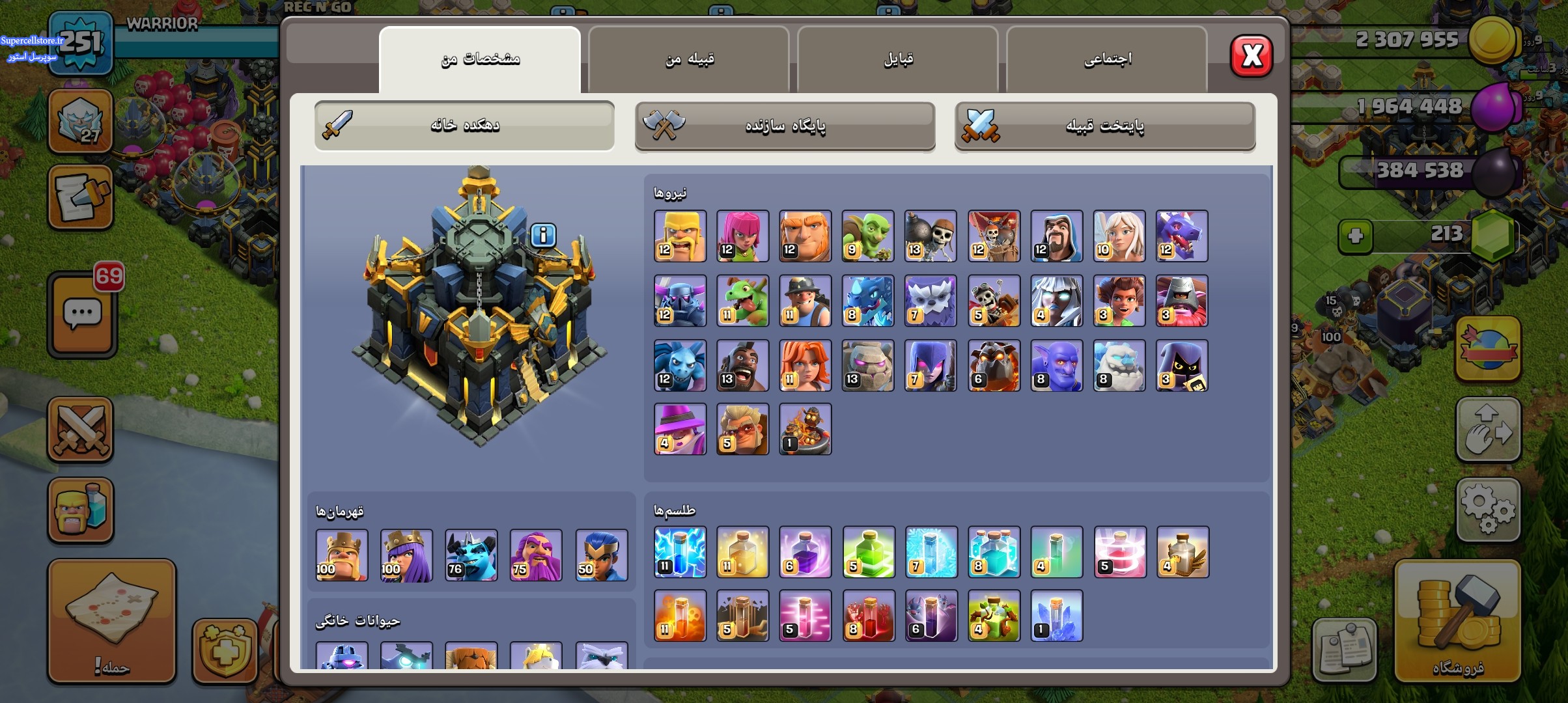The image size is (1568, 703).
Task: Open the قبایل tab
Action: coord(898,59)
